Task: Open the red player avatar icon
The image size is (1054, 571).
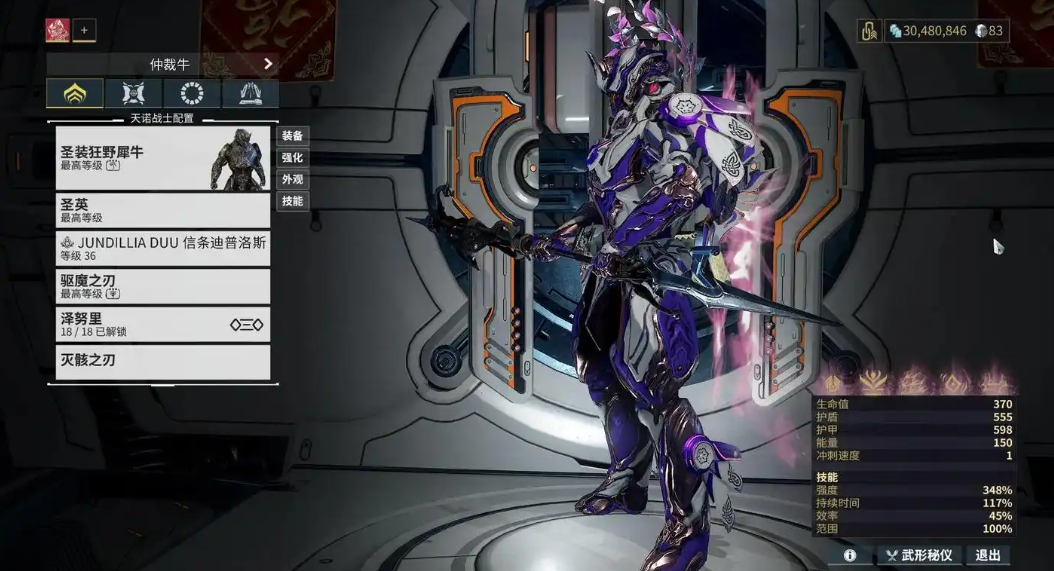Action: coord(57,30)
